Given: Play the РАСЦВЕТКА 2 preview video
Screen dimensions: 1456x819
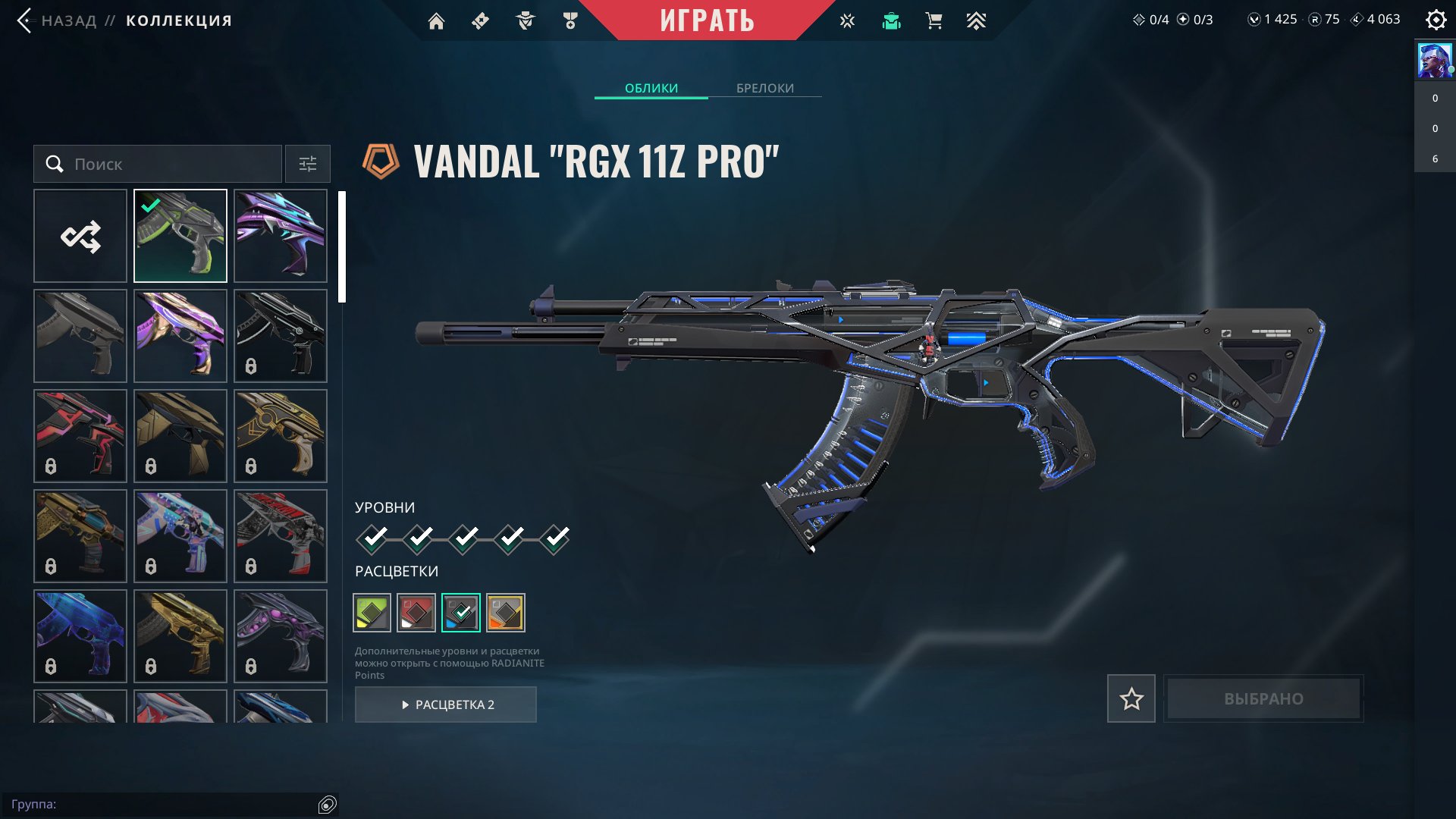Looking at the screenshot, I should coord(446,704).
